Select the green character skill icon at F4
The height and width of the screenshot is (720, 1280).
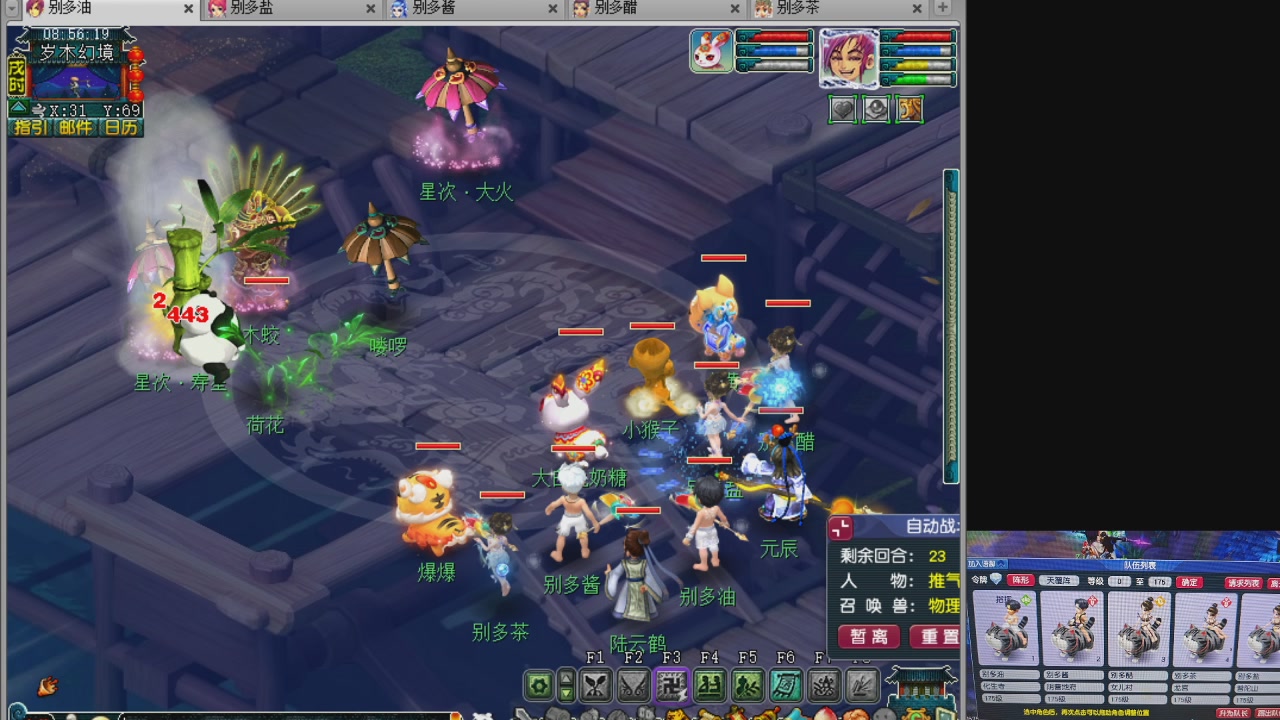[708, 685]
